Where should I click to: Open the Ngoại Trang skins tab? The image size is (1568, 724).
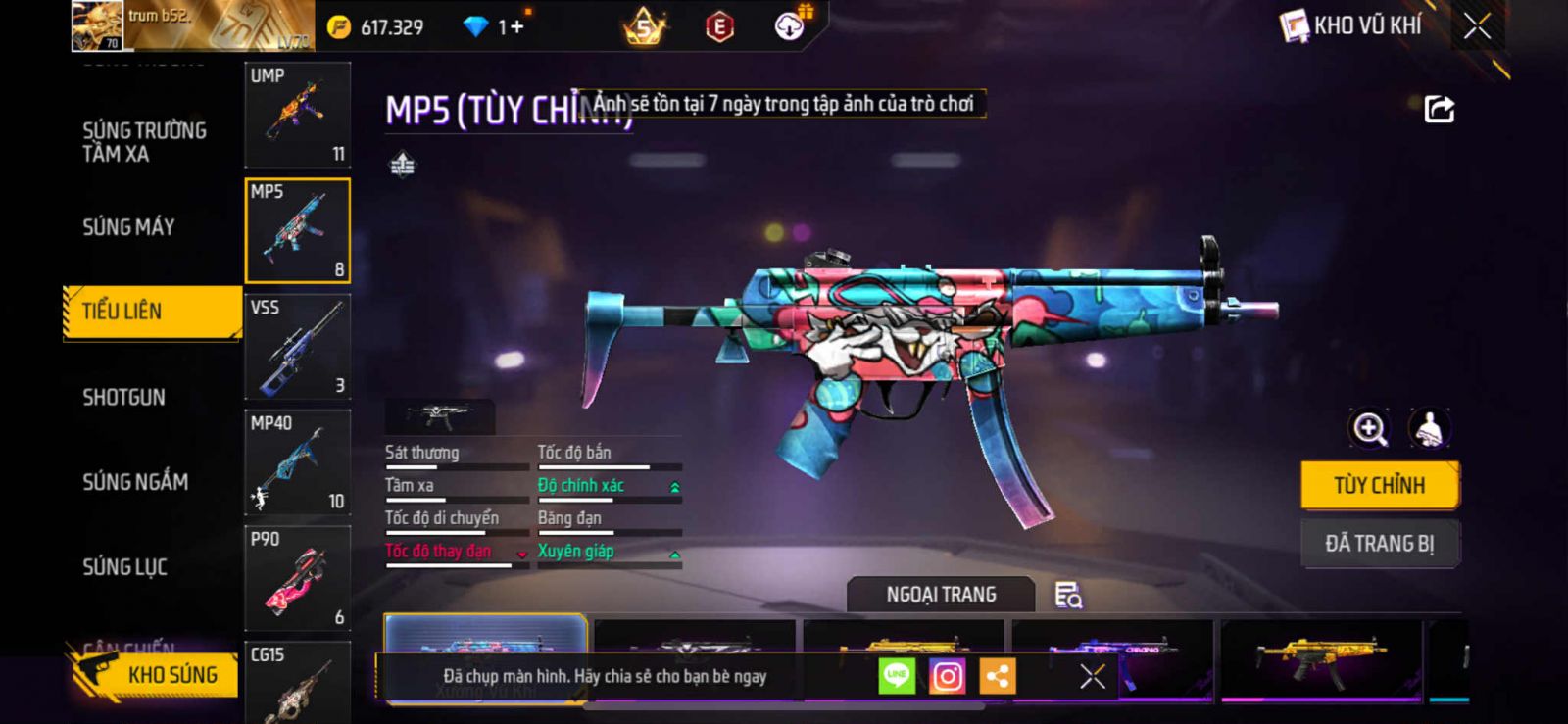[941, 595]
